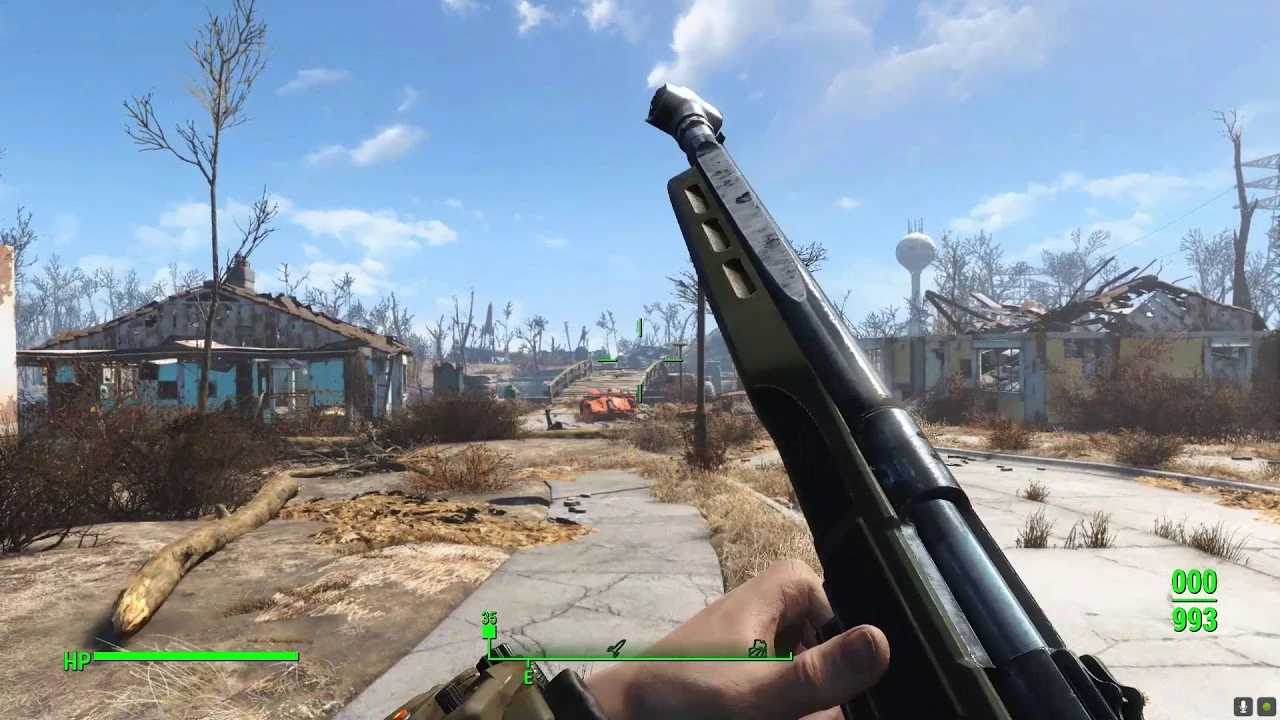Click the orange tent on the road ahead
The height and width of the screenshot is (720, 1280).
(x=606, y=402)
